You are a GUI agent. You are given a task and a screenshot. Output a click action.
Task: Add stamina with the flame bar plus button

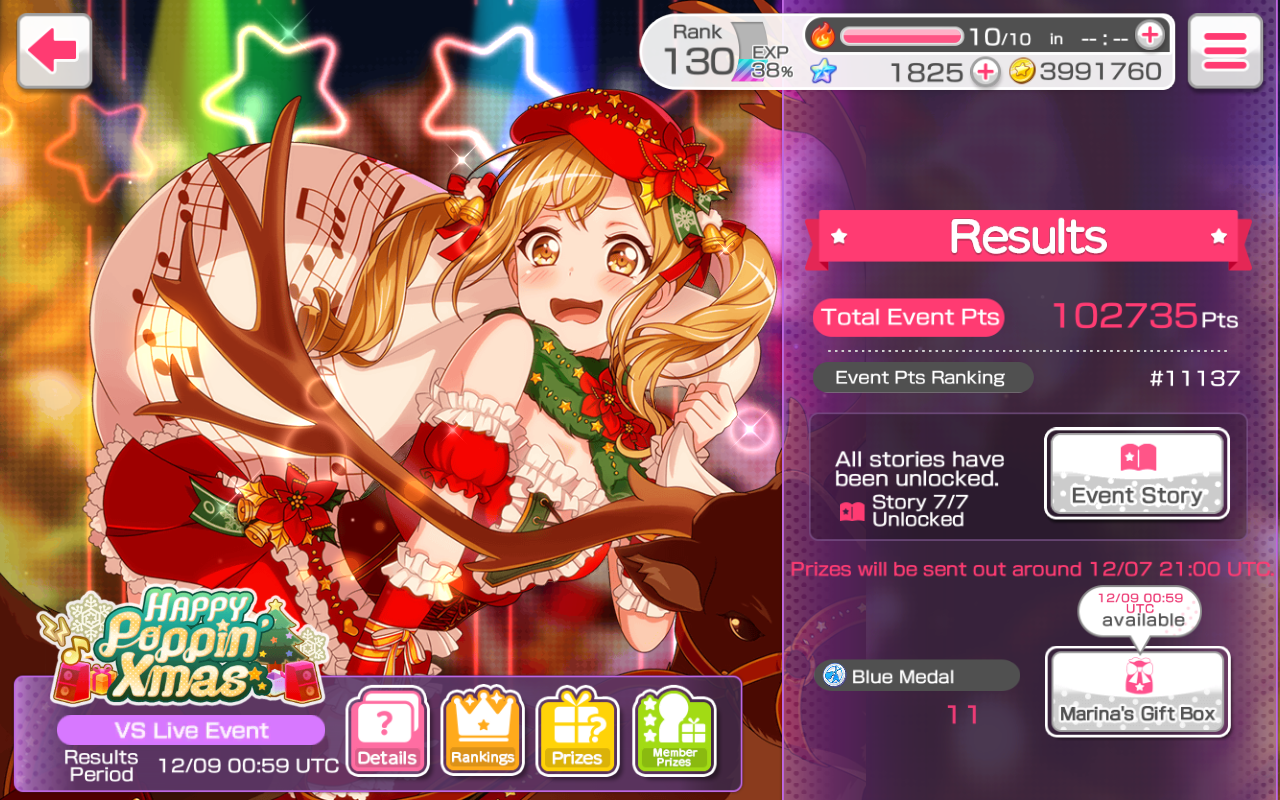click(x=1150, y=36)
